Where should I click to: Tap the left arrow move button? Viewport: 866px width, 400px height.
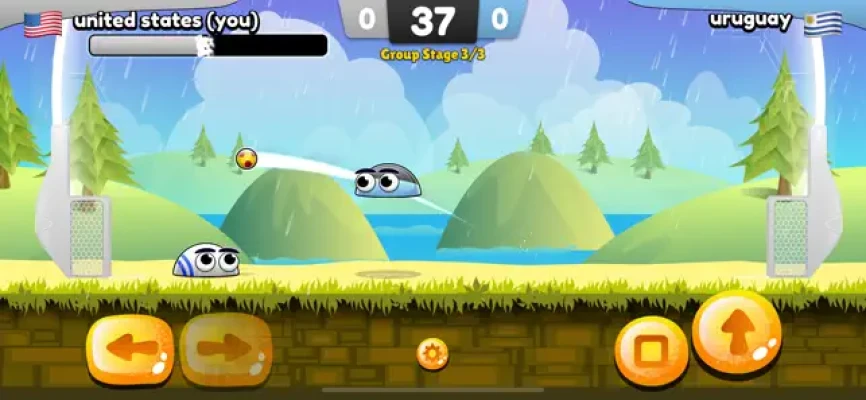coord(130,350)
